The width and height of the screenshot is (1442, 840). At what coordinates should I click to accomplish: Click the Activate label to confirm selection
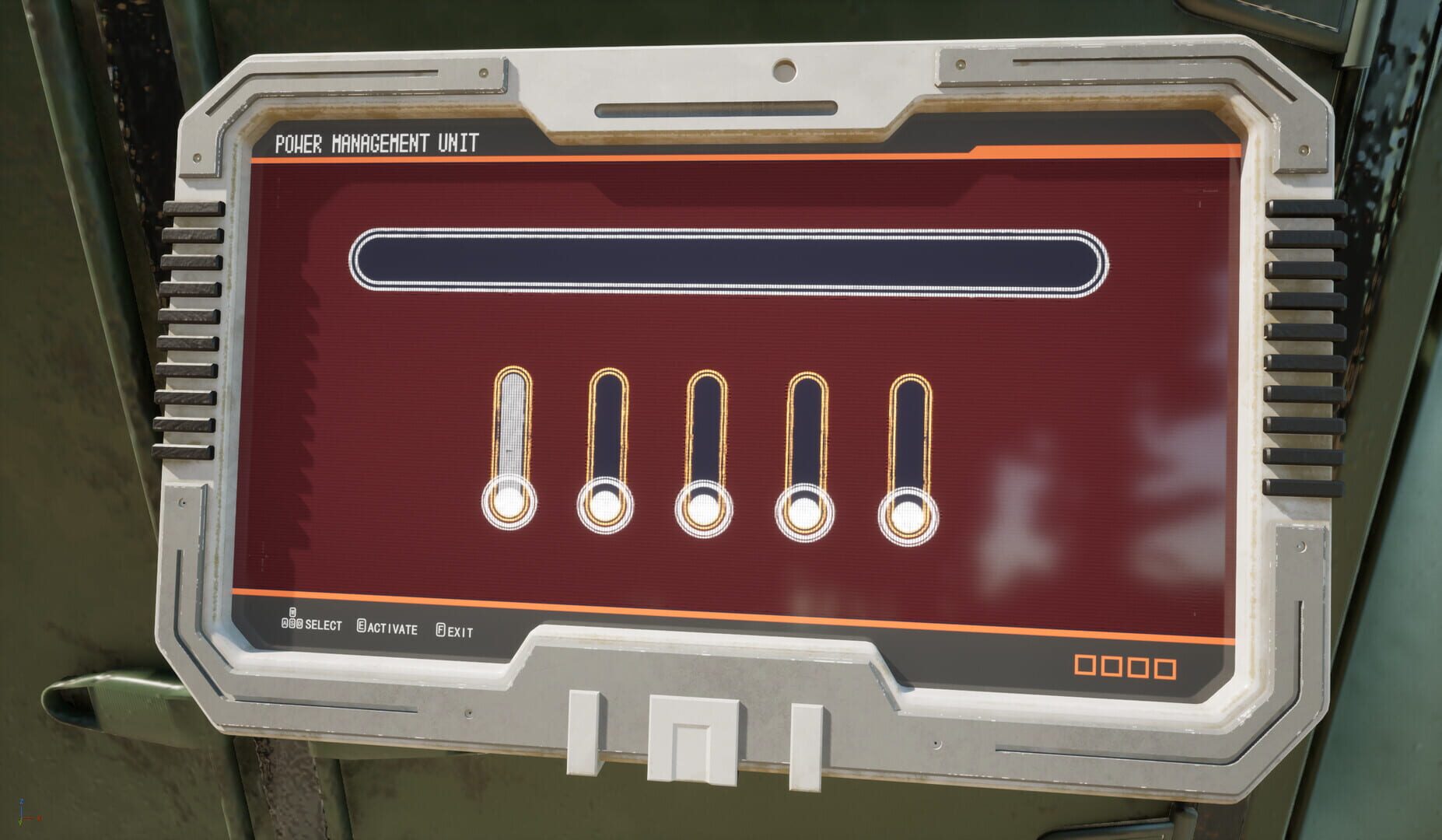click(x=393, y=627)
